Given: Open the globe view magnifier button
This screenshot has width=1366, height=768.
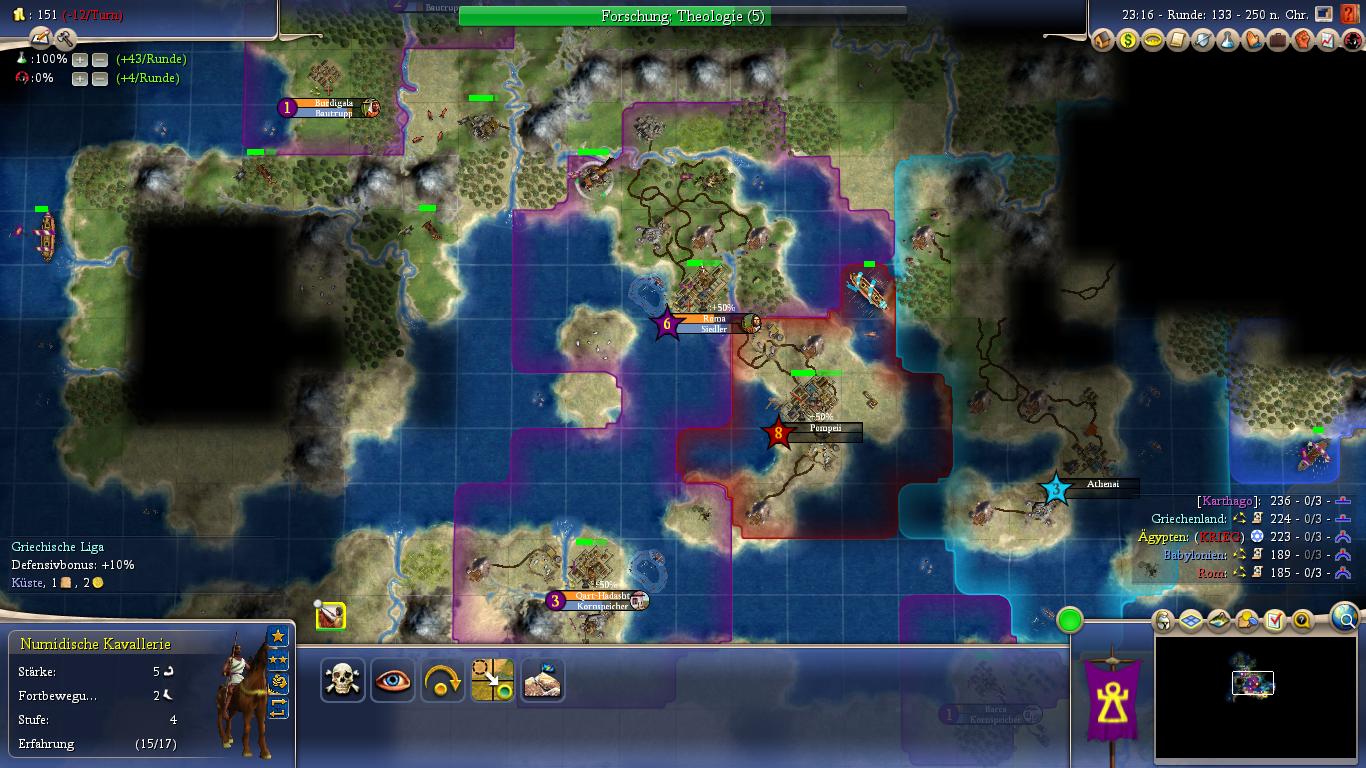Looking at the screenshot, I should [1345, 619].
